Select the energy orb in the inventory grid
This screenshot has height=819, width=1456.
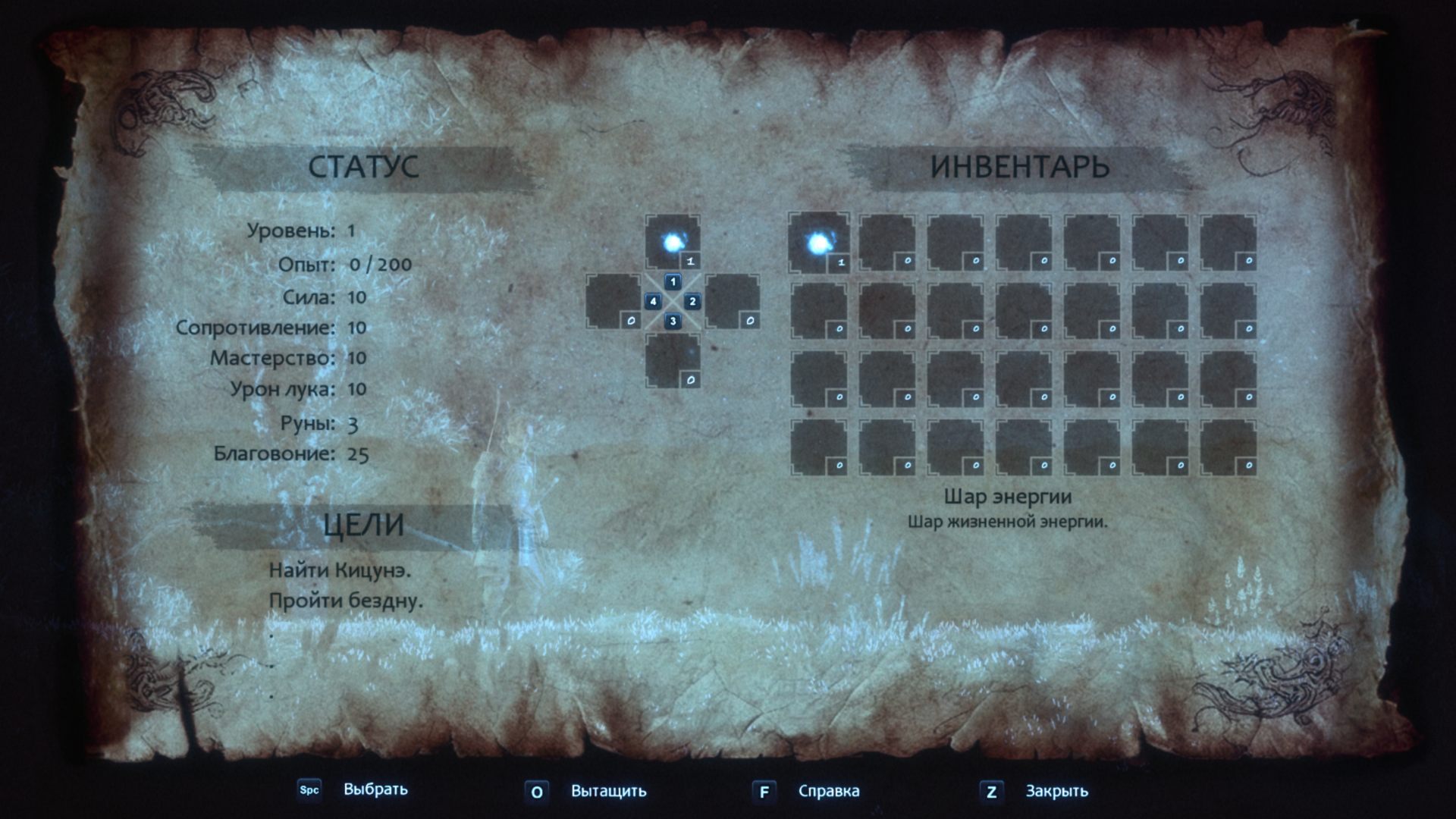[x=818, y=243]
